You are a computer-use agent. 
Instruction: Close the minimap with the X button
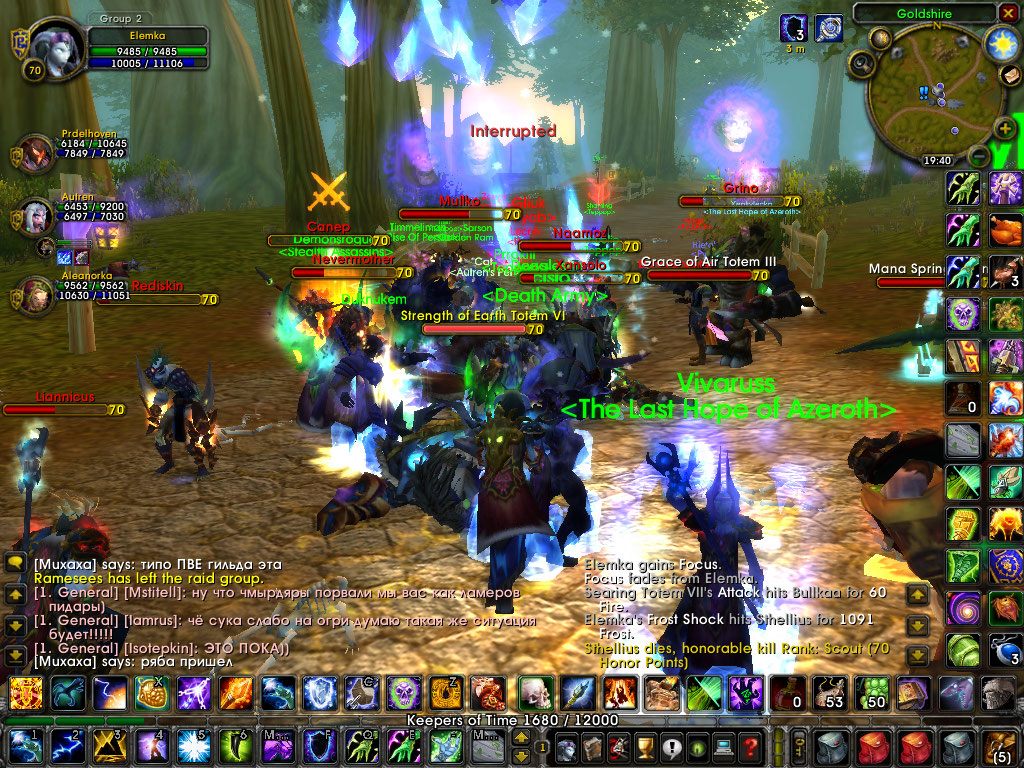[1007, 13]
